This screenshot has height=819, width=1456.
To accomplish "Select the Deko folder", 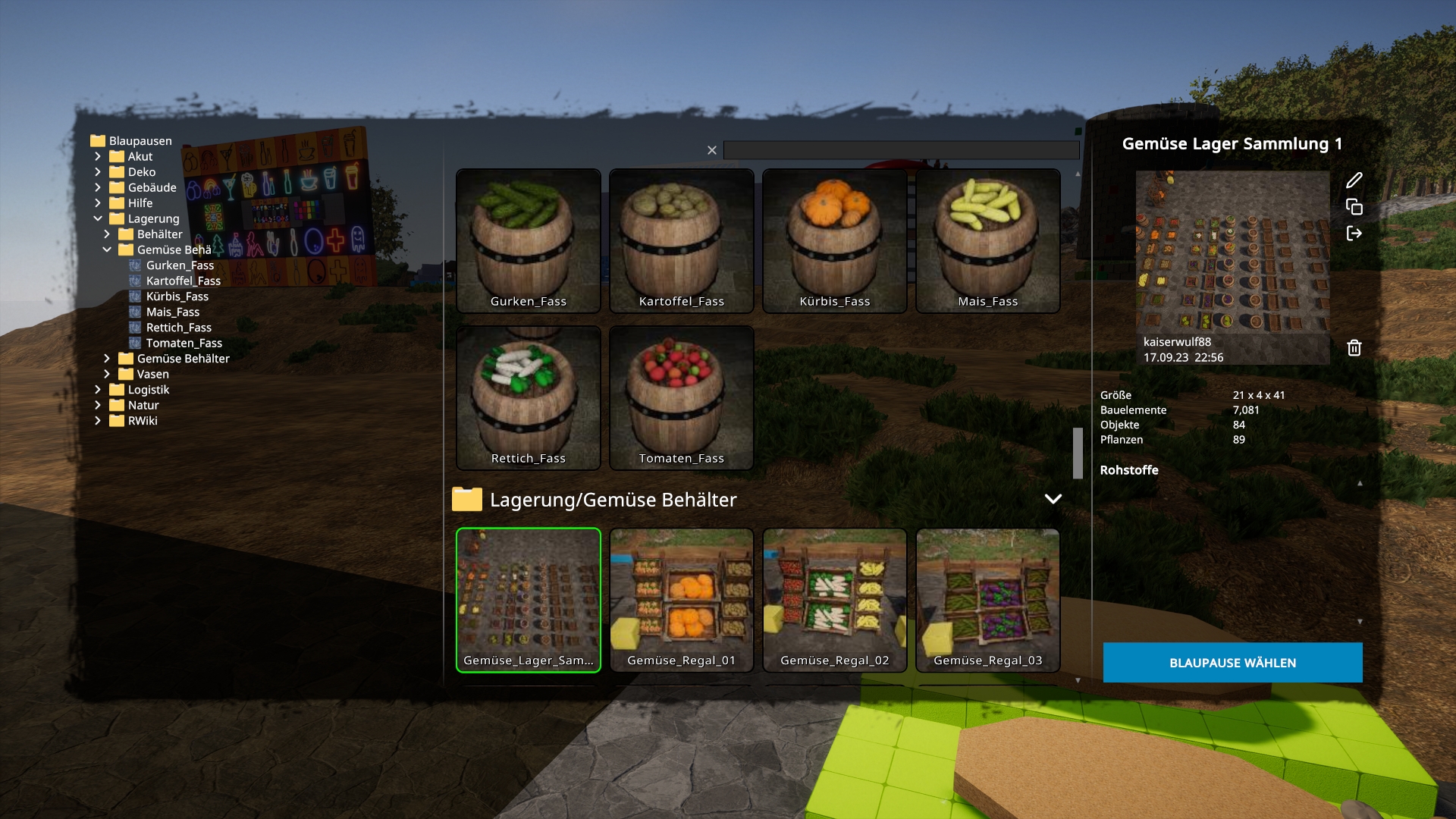I will click(x=141, y=172).
